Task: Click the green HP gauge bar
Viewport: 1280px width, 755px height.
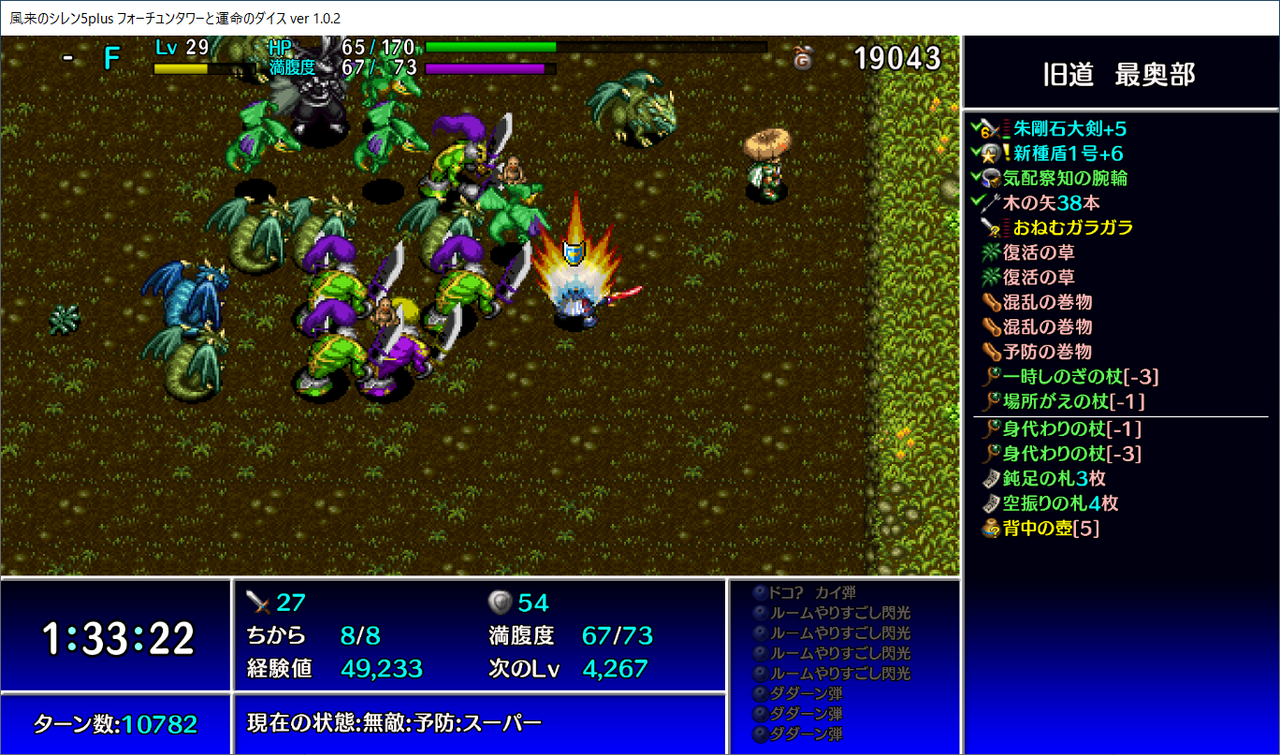Action: click(x=490, y=45)
